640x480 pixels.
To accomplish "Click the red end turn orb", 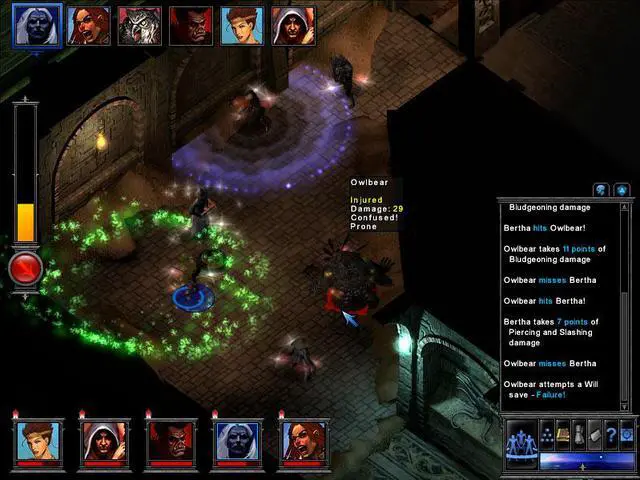I will tap(25, 268).
